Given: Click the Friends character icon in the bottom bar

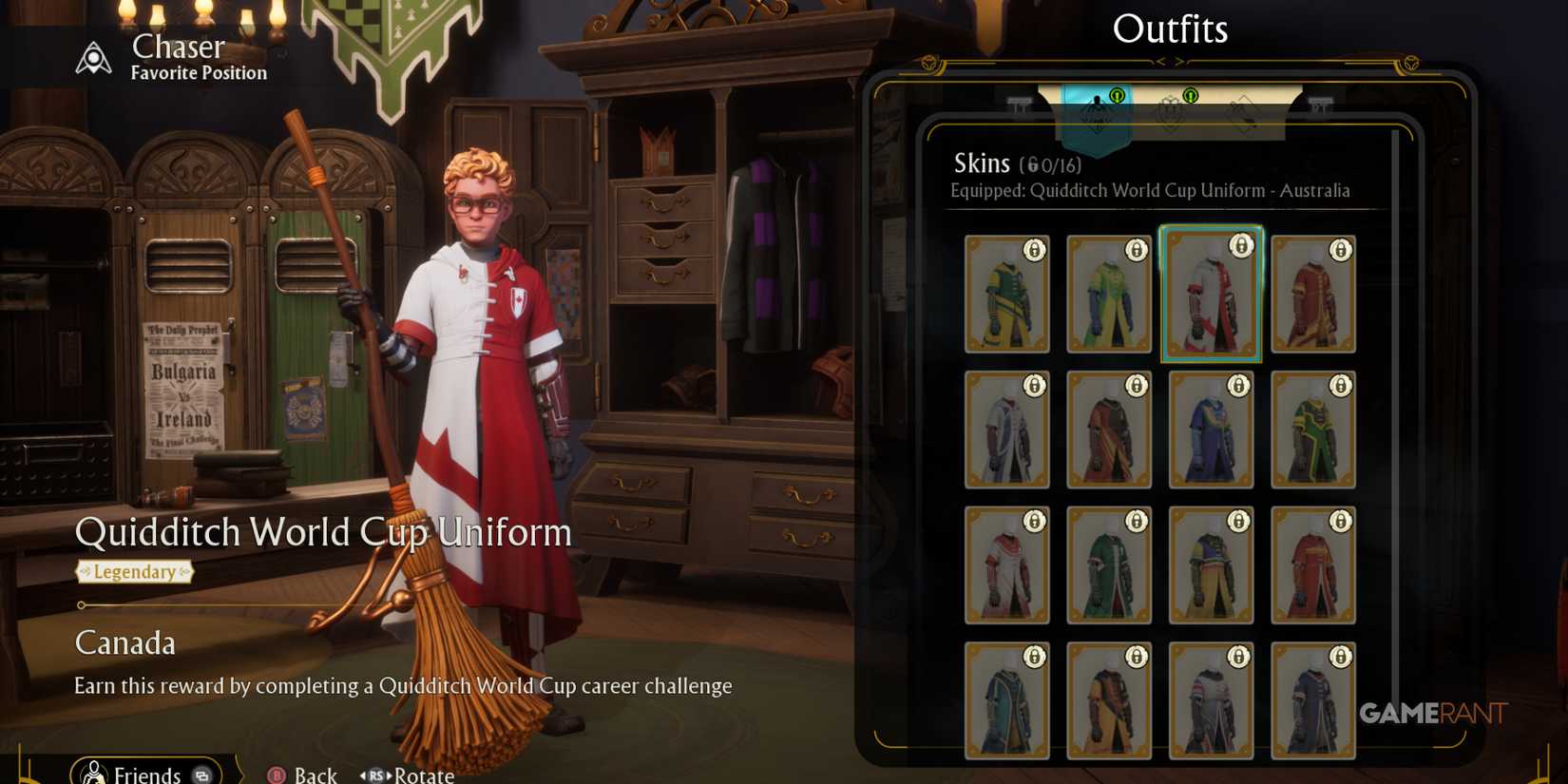Looking at the screenshot, I should 95,773.
